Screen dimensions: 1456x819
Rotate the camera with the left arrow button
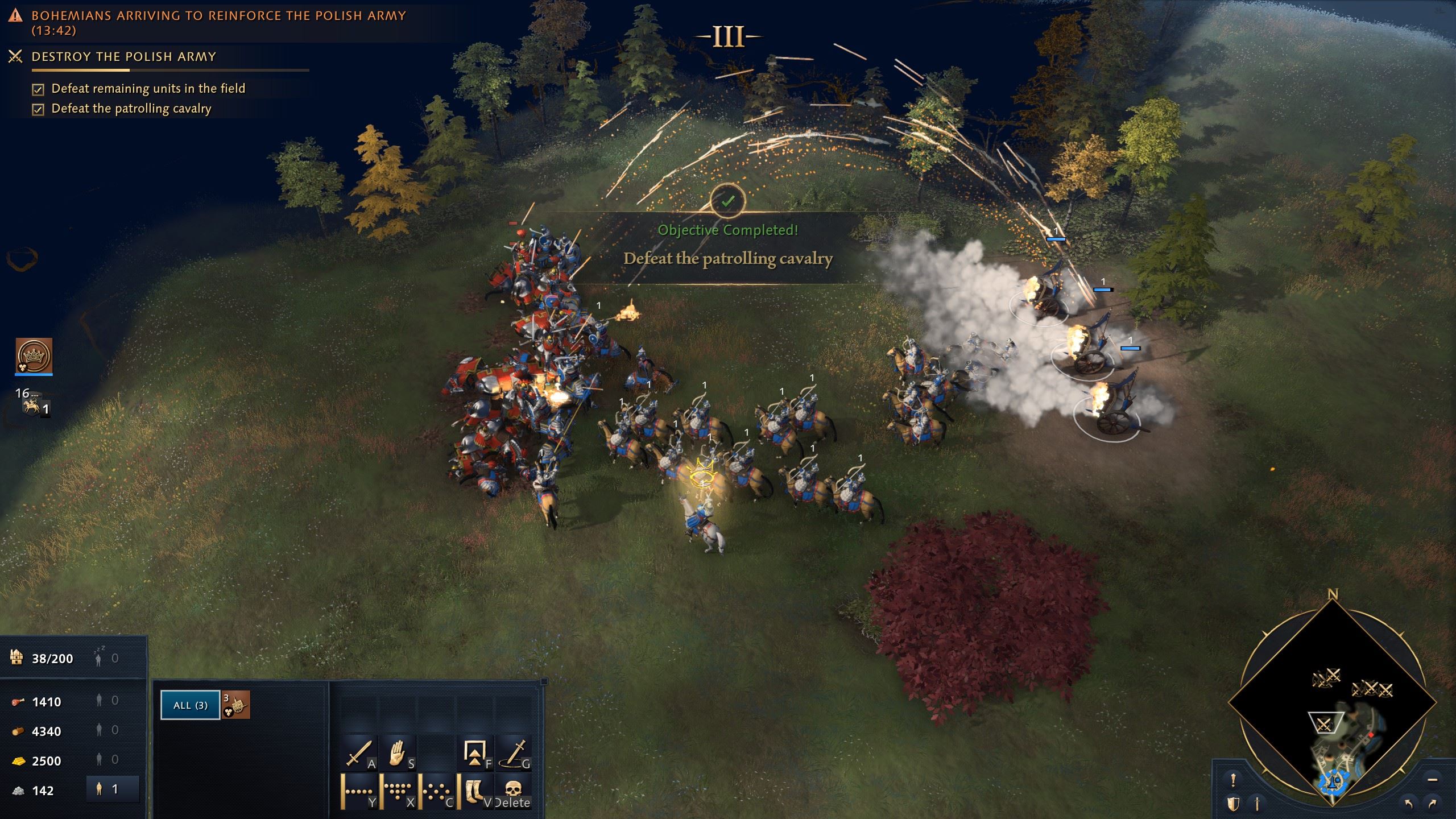(1408, 804)
